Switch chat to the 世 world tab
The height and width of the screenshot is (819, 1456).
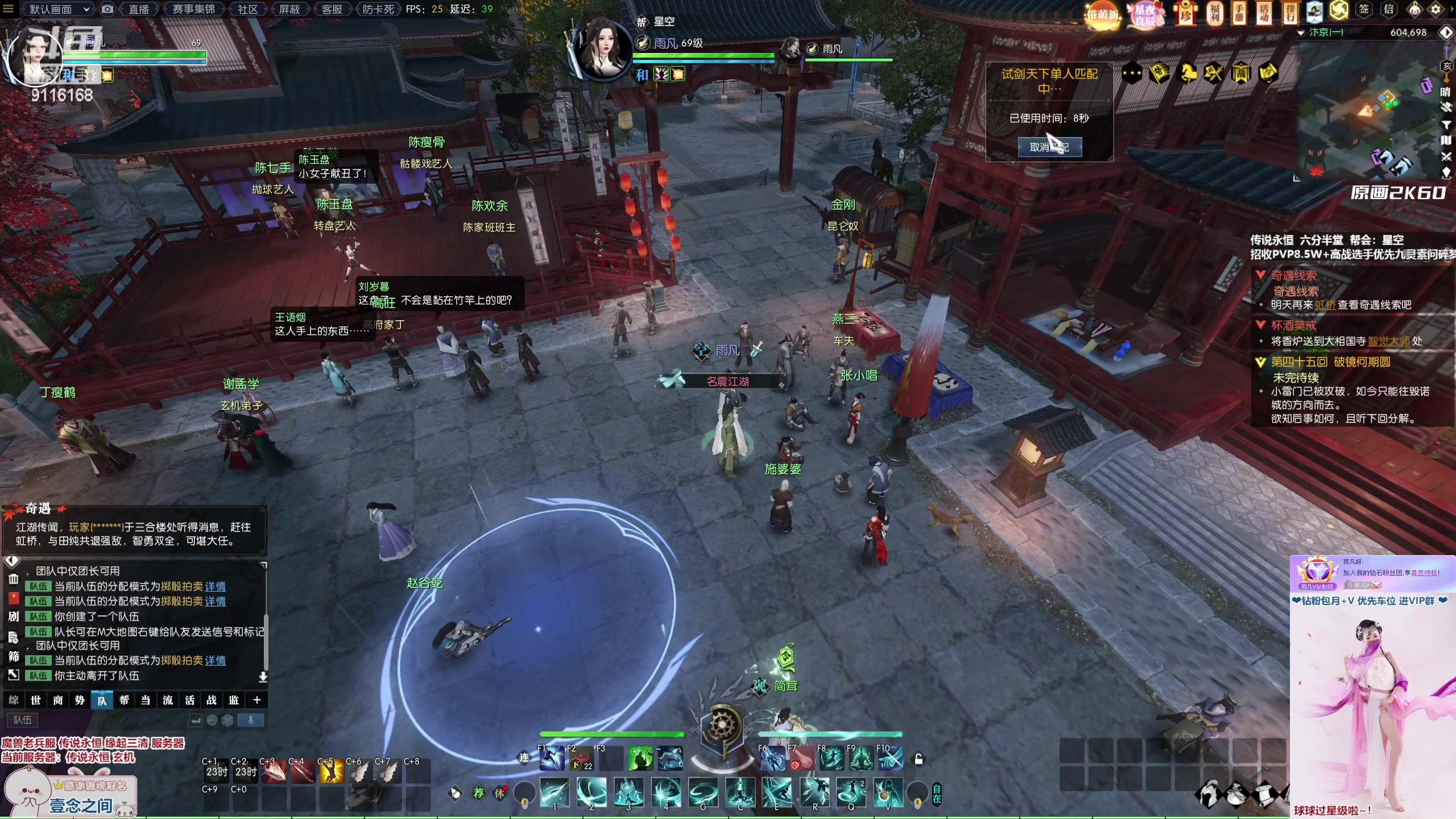click(36, 700)
